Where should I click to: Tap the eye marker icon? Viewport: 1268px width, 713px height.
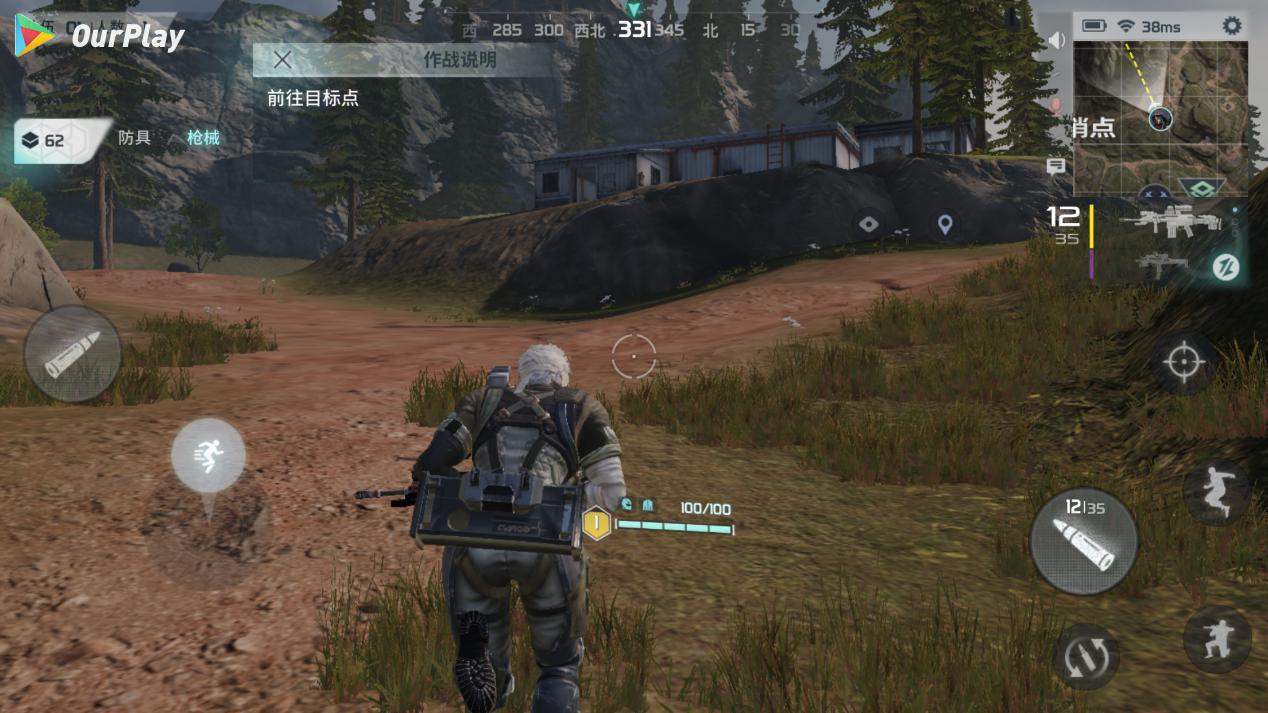869,224
